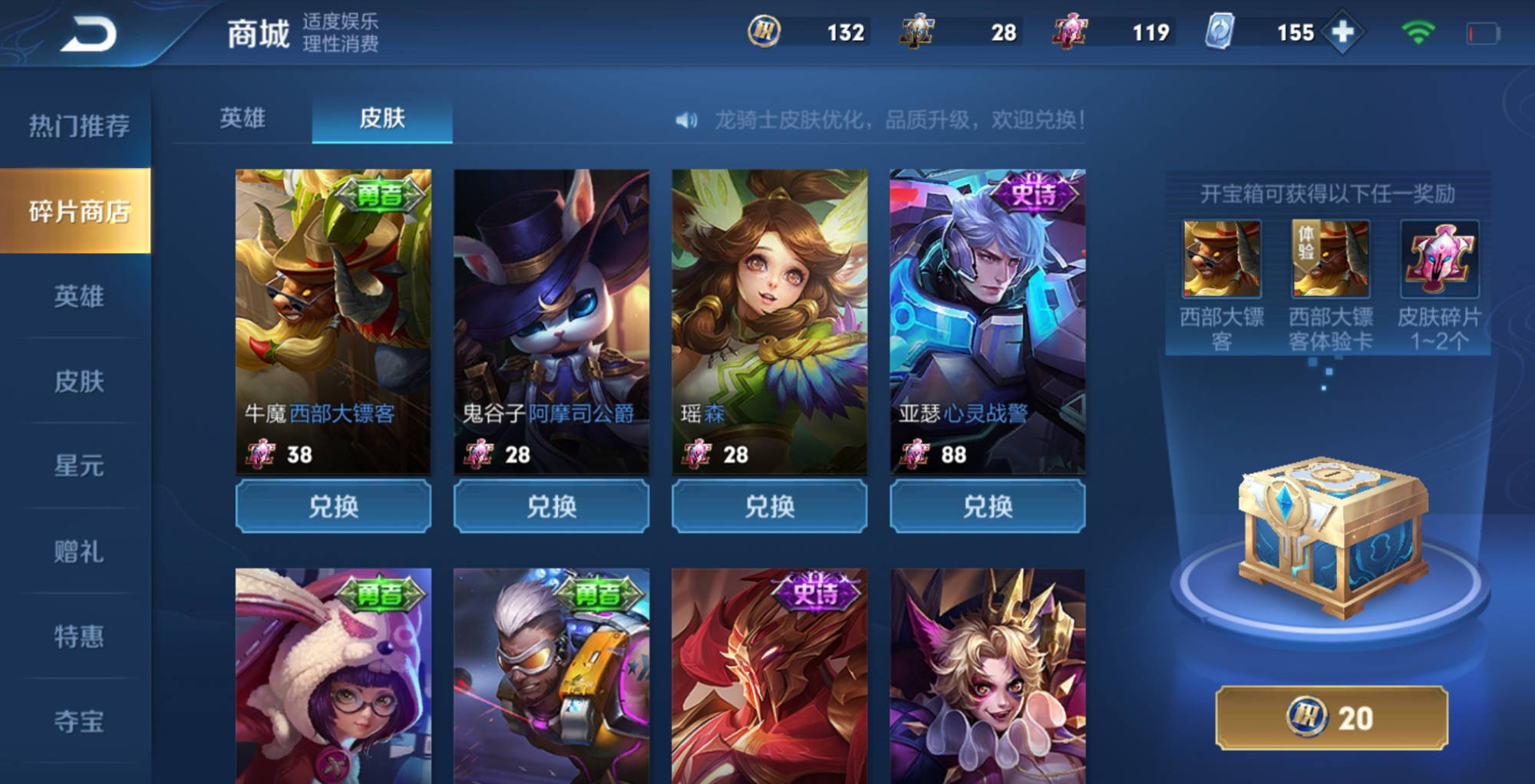This screenshot has width=1535, height=784.
Task: Open the 特惠 deals section
Action: pos(78,636)
